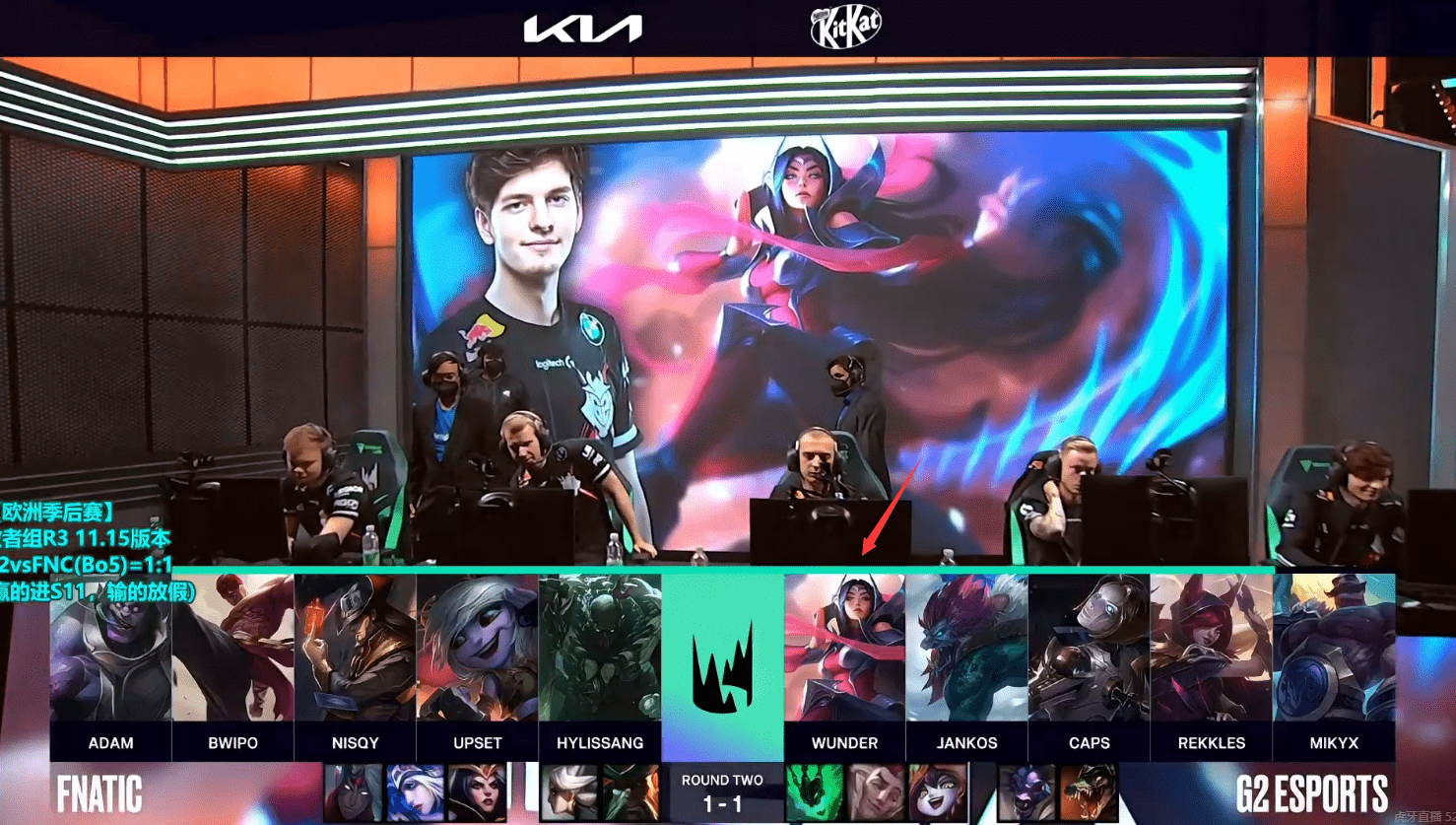The width and height of the screenshot is (1456, 825).
Task: Open the KitKat sponsor logo
Action: click(845, 27)
